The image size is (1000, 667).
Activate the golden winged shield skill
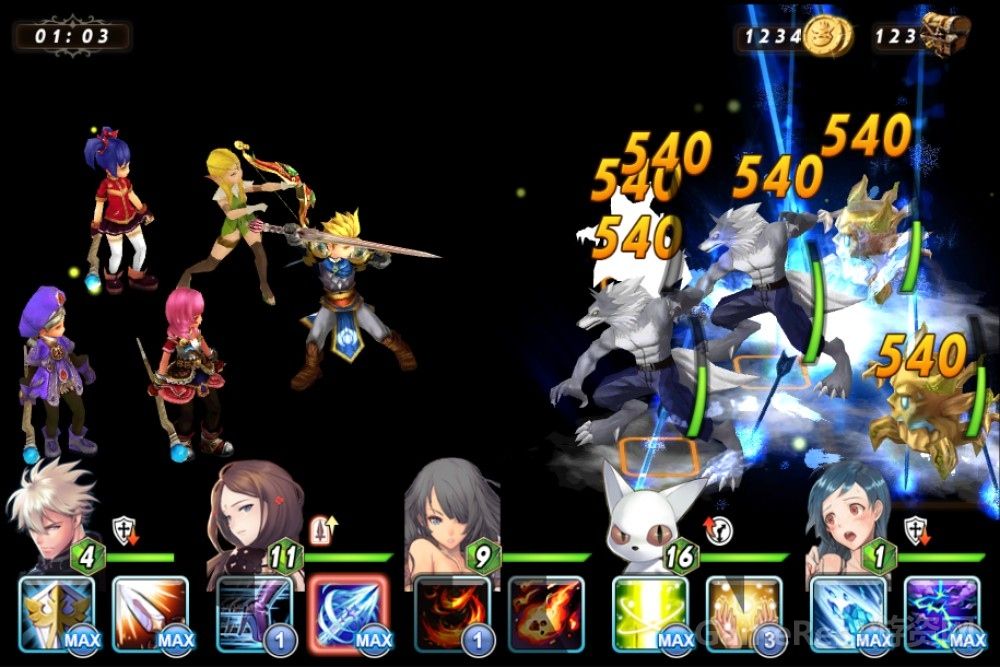pyautogui.click(x=56, y=613)
